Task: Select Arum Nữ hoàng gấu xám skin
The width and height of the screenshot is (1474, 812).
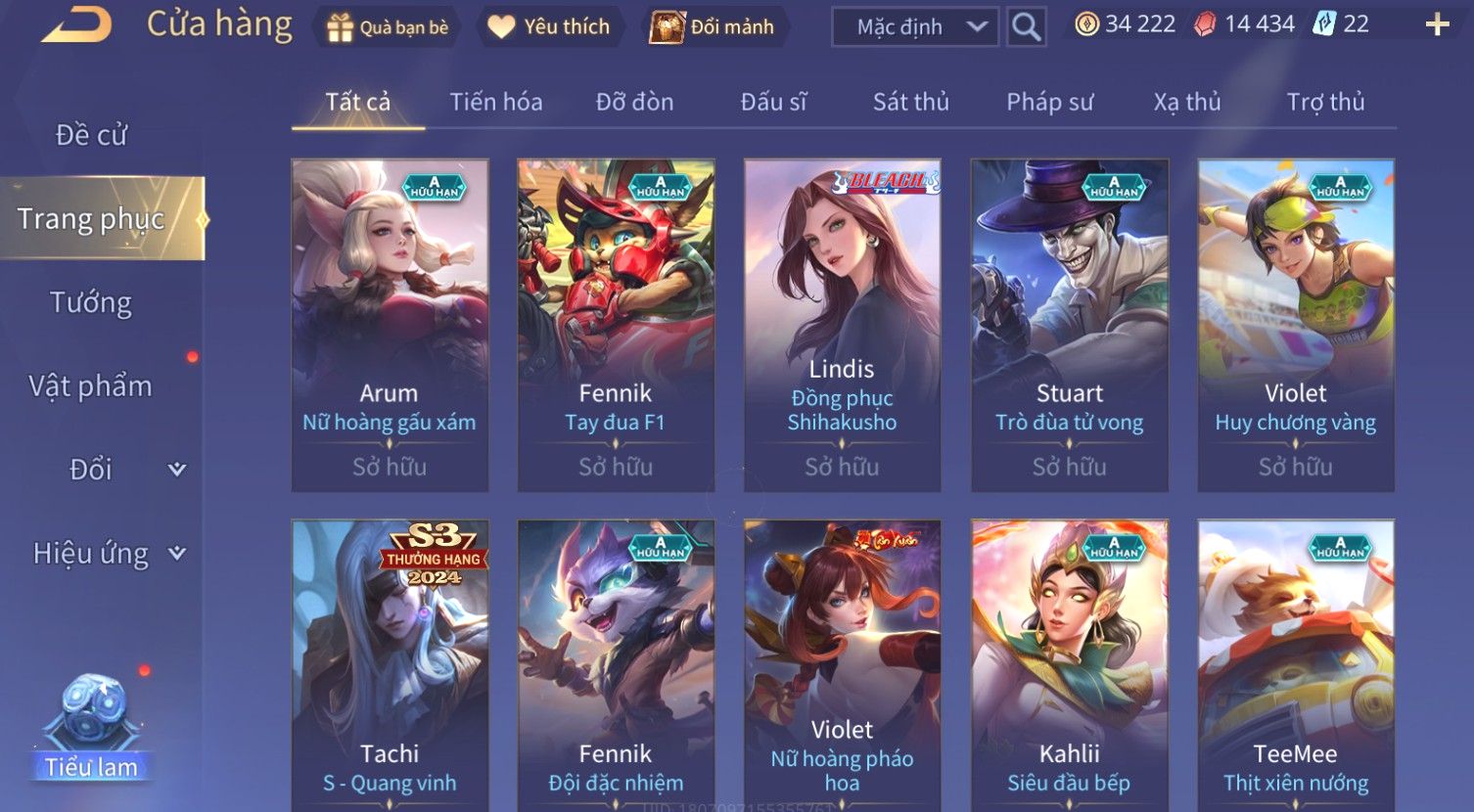Action: (390, 325)
